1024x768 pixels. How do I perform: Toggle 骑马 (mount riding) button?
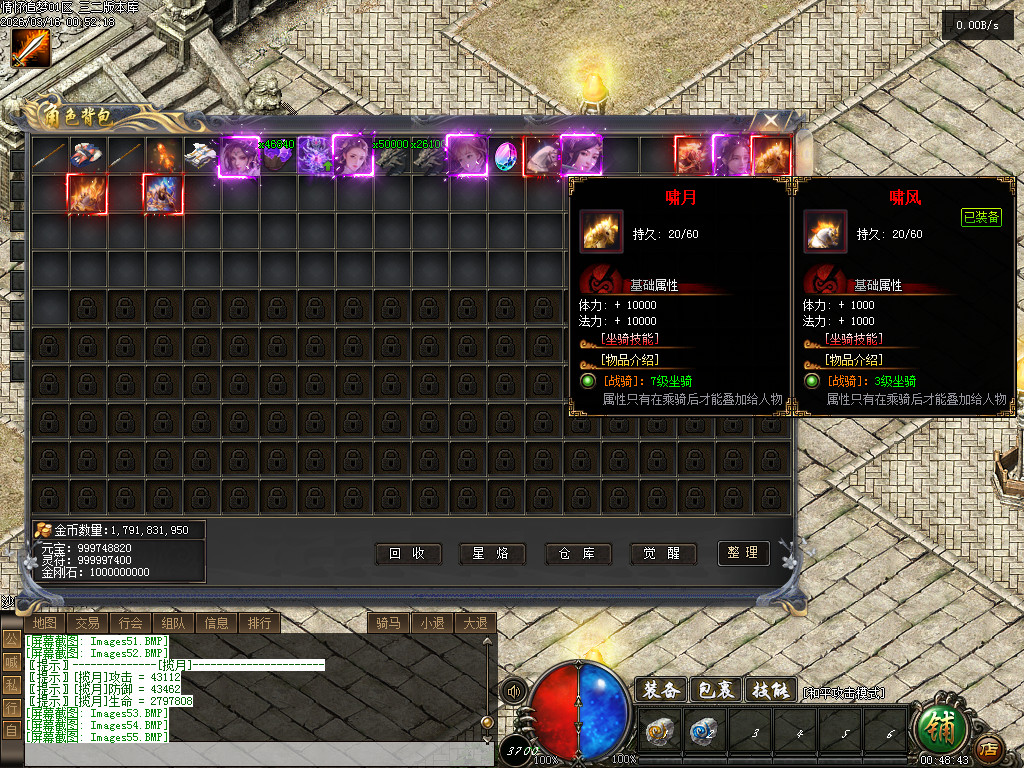(388, 623)
